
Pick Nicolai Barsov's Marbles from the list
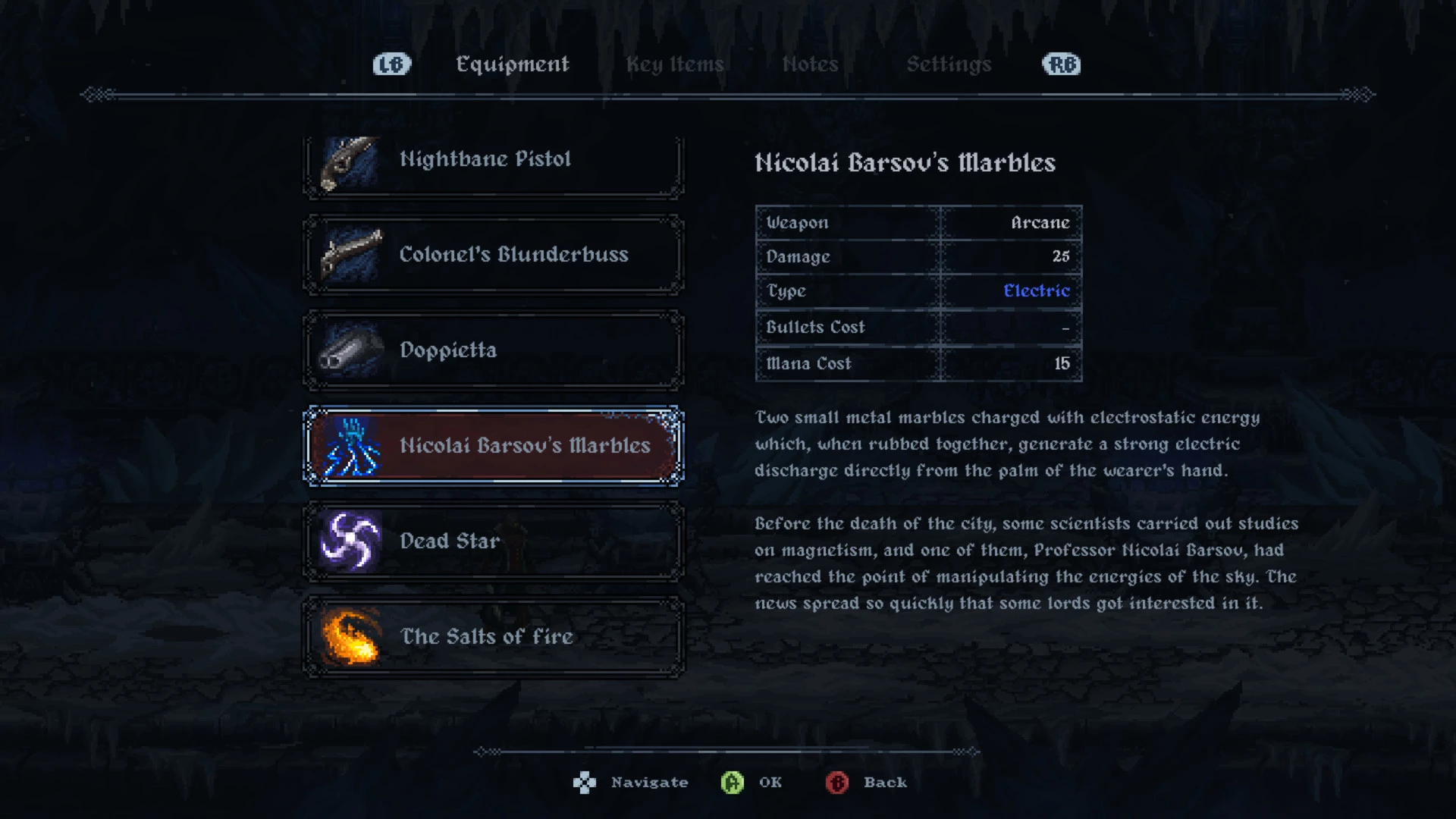click(x=493, y=446)
